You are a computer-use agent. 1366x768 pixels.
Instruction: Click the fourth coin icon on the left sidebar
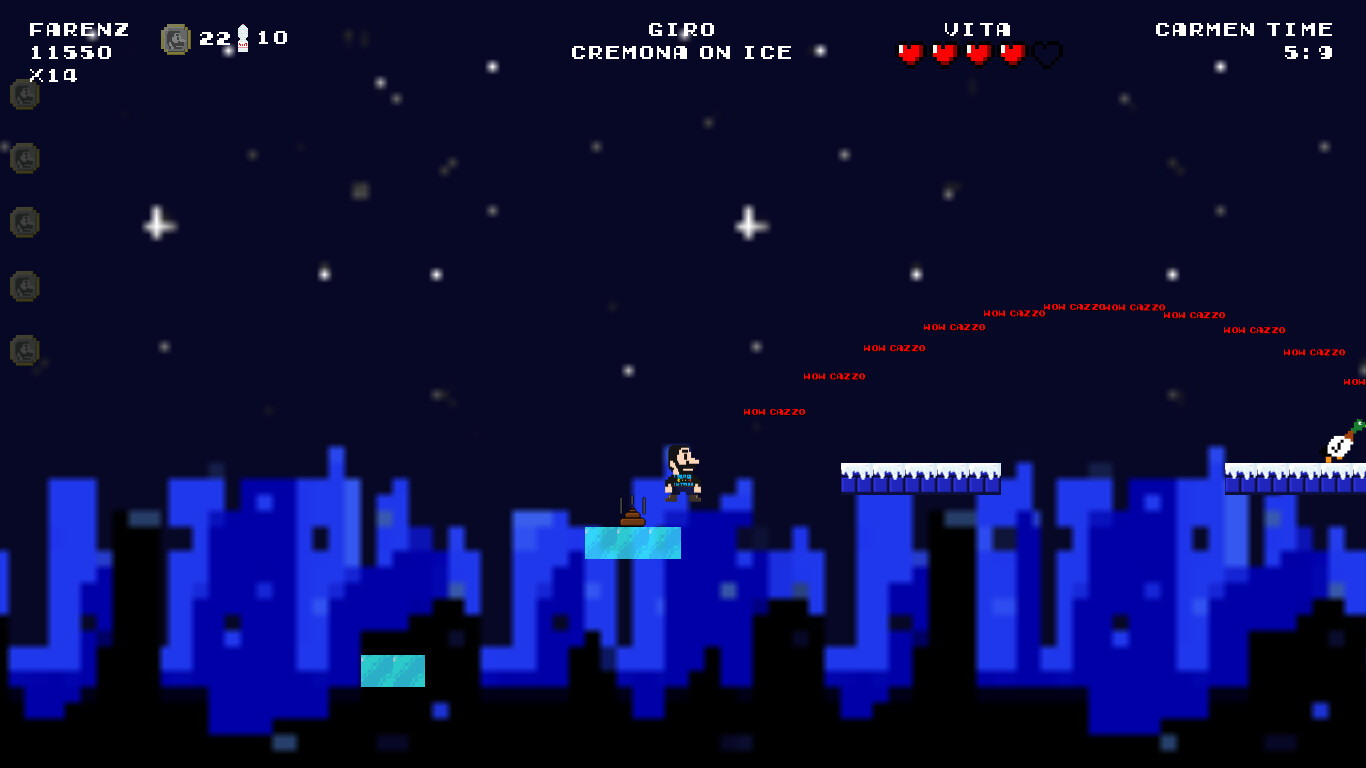pyautogui.click(x=23, y=287)
